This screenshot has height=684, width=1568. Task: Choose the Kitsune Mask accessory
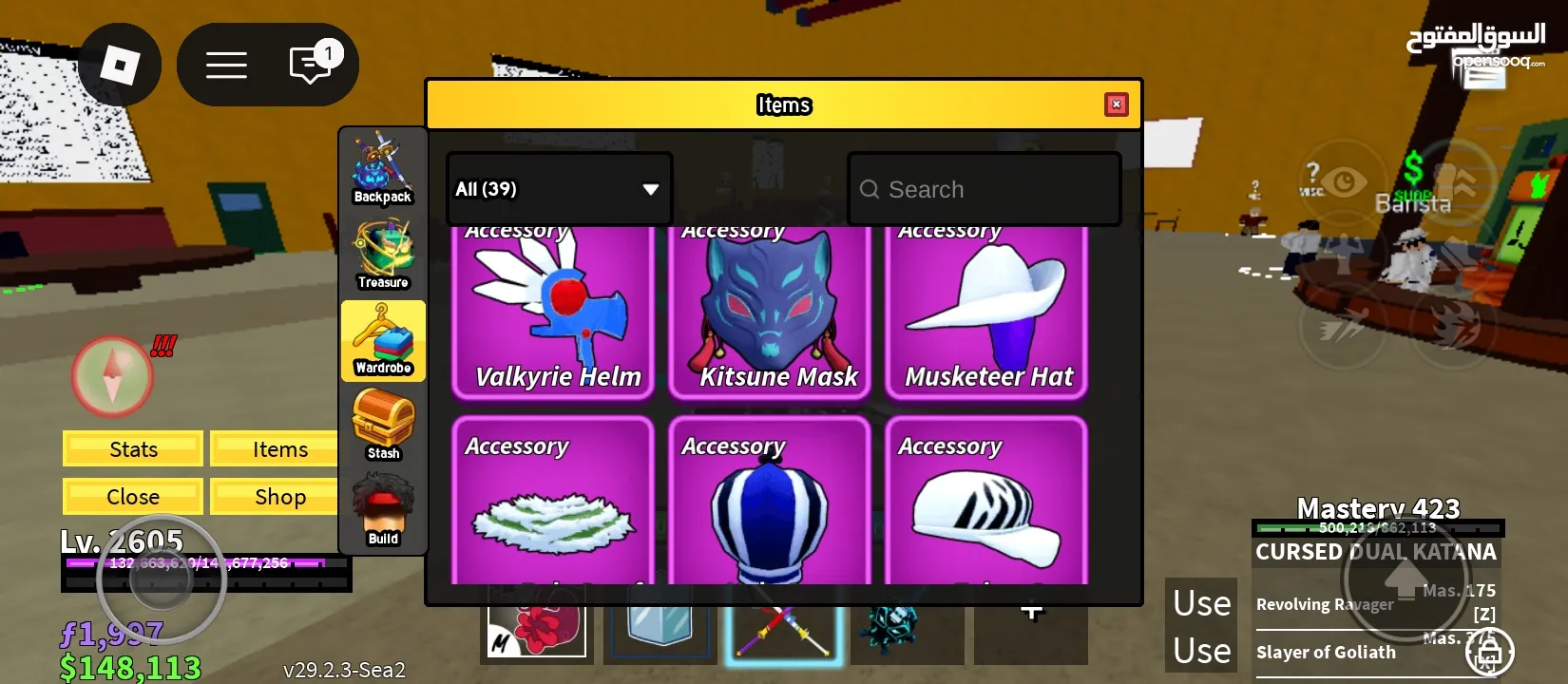coord(770,313)
